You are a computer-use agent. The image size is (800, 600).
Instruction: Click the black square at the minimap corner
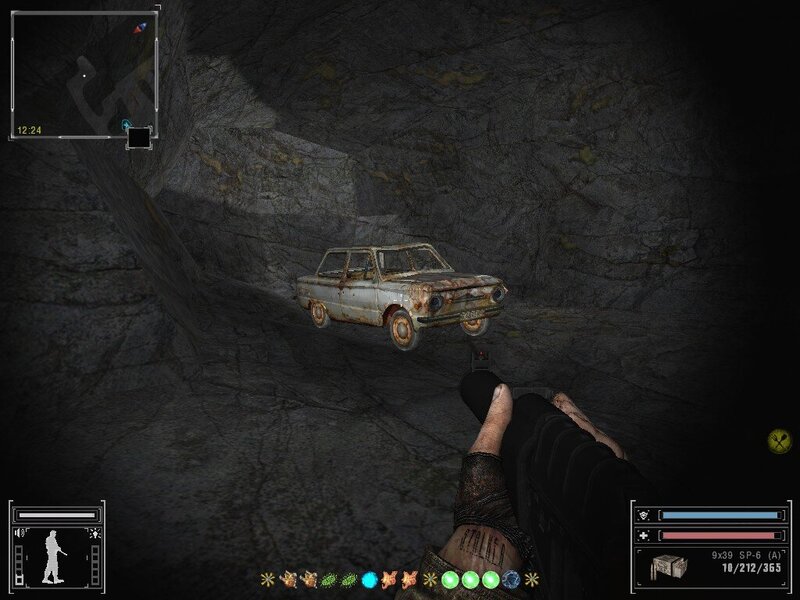click(140, 137)
